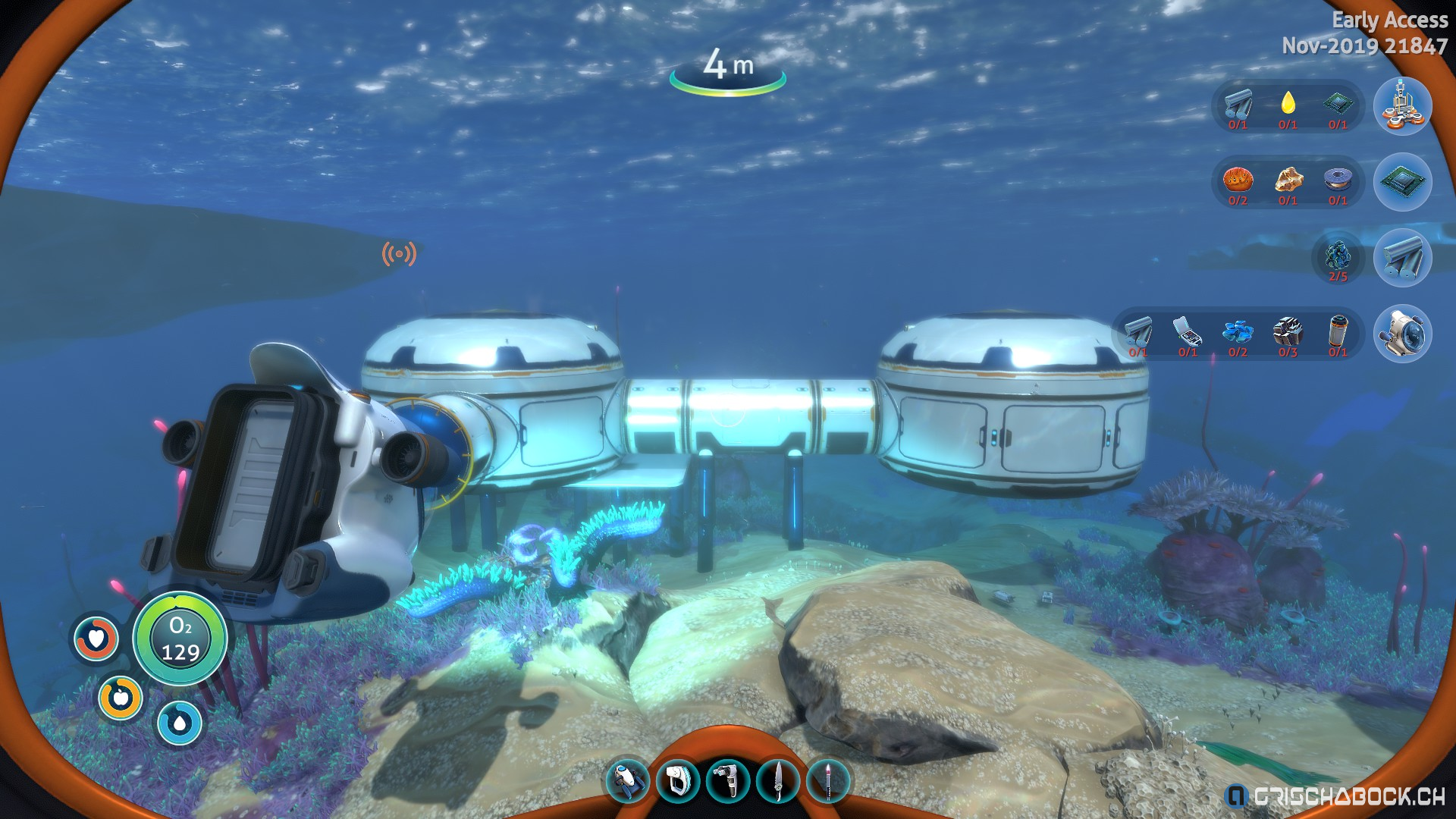
Task: Click the metal salvage ingredient showing 2/5
Action: [1338, 256]
